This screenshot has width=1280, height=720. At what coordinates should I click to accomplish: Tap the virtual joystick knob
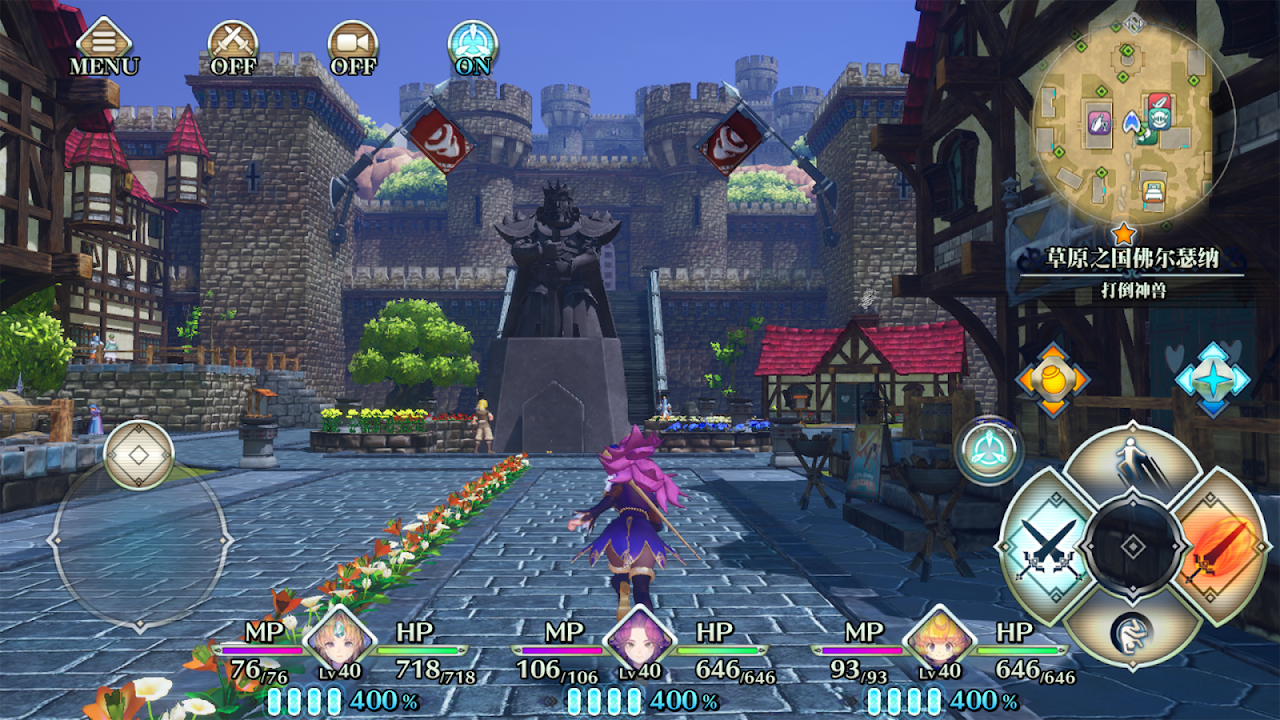point(139,456)
